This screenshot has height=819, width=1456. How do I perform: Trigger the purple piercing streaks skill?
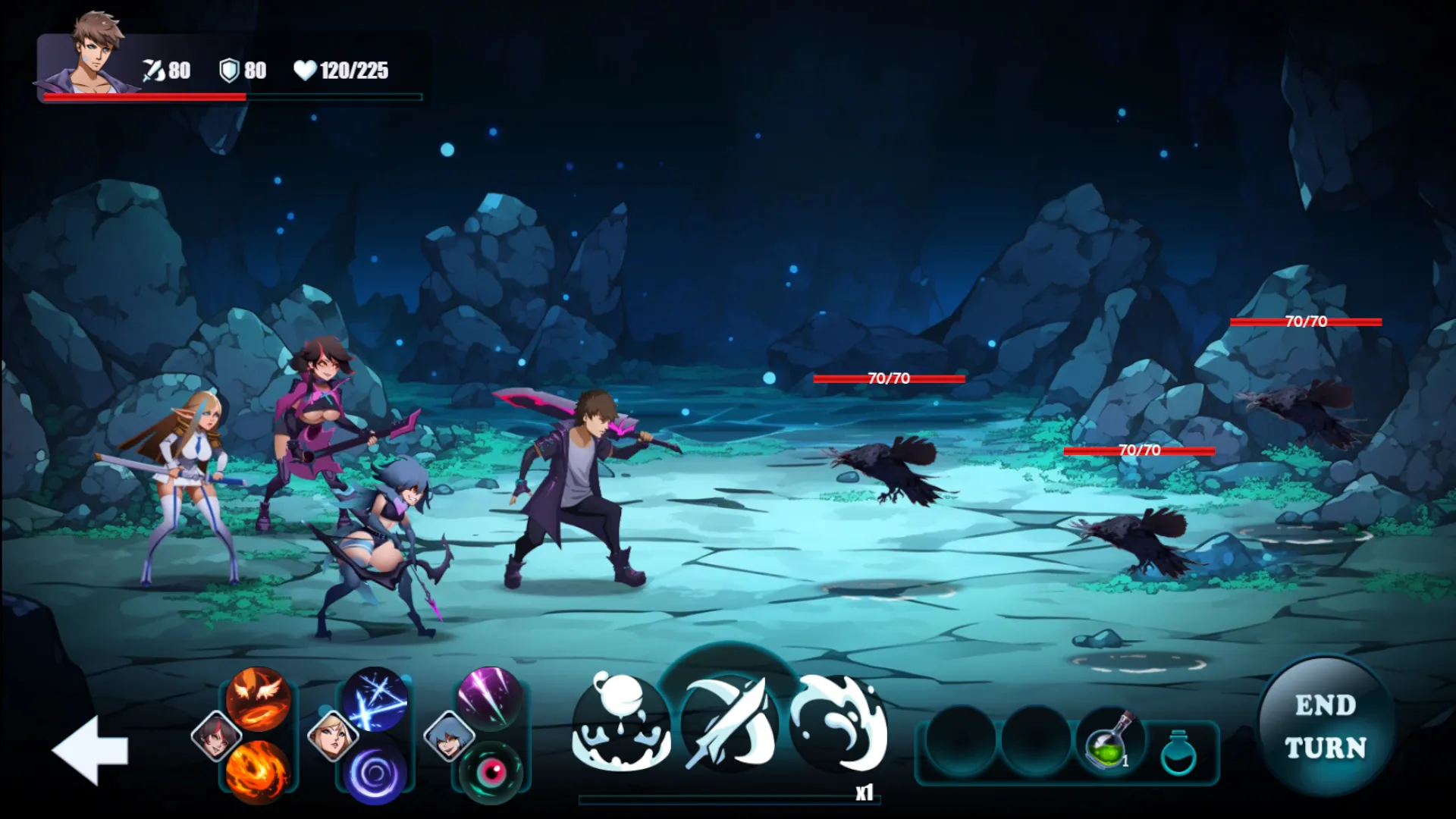[x=490, y=698]
